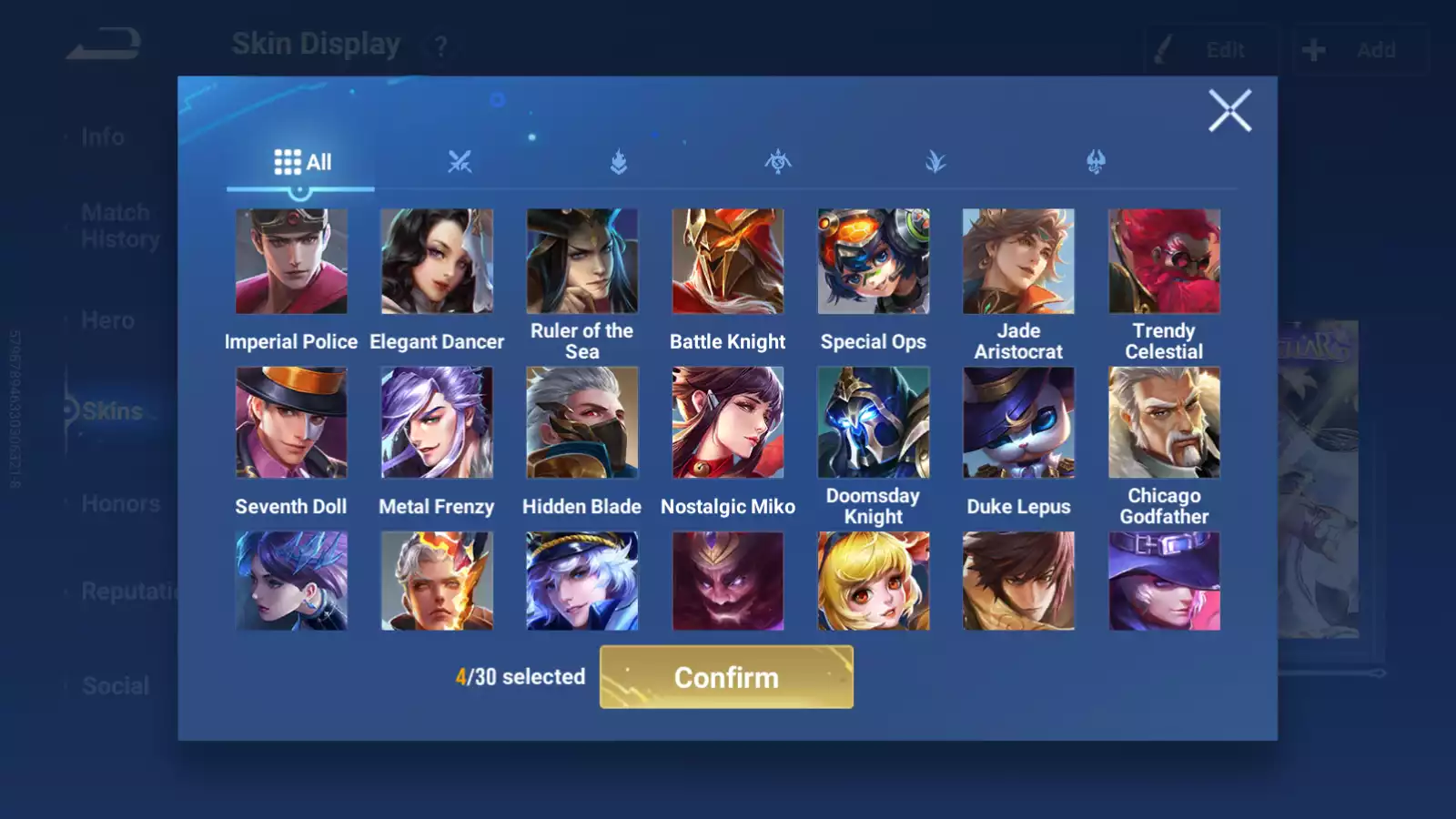Close the skin selection popup

coord(1229,110)
